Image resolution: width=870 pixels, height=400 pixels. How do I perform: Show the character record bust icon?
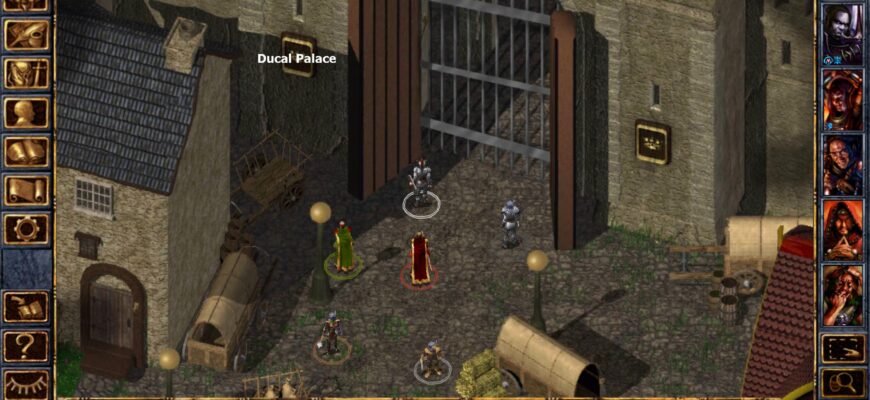(26, 113)
